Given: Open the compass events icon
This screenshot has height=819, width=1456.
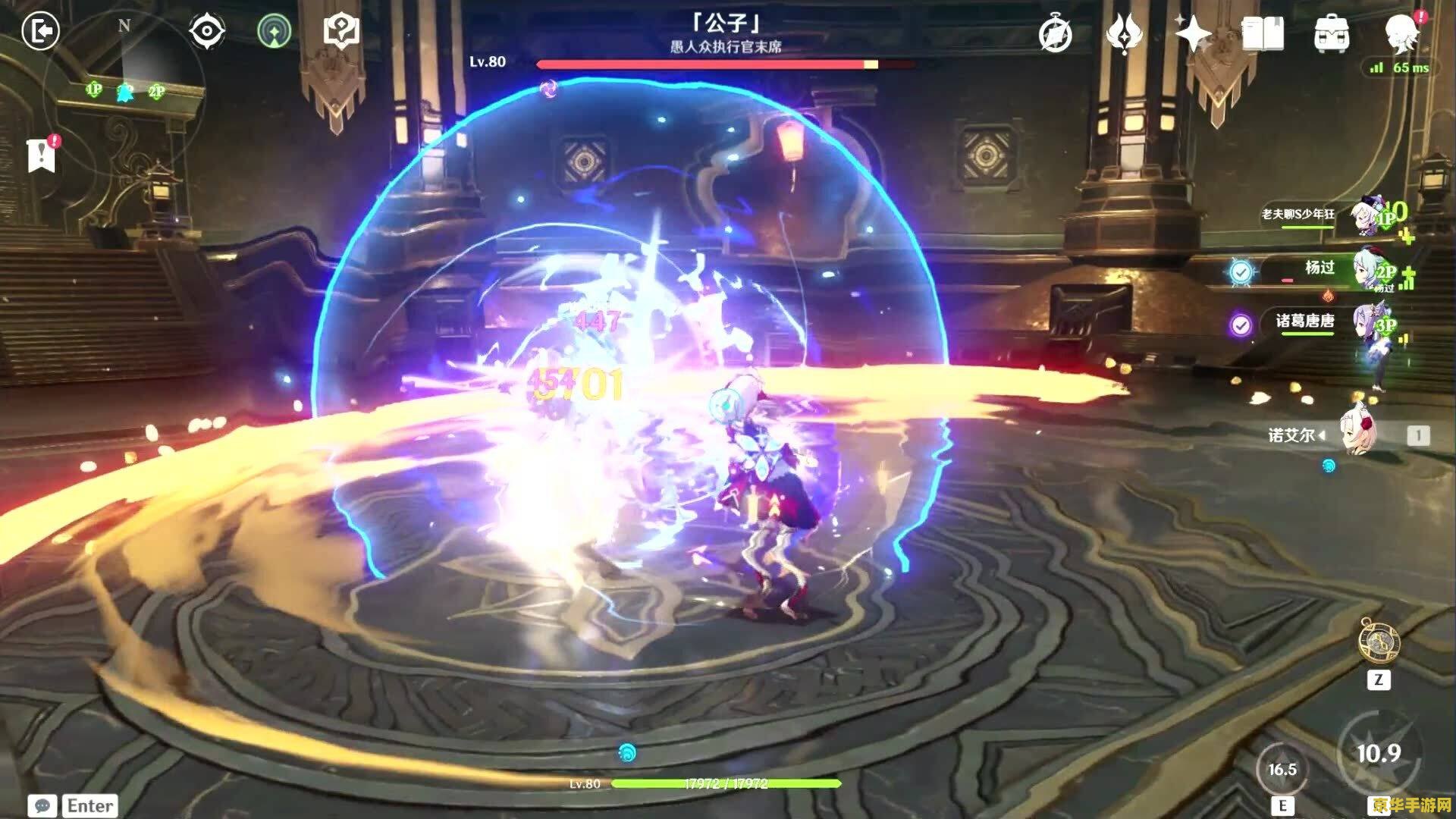Looking at the screenshot, I should (1055, 34).
